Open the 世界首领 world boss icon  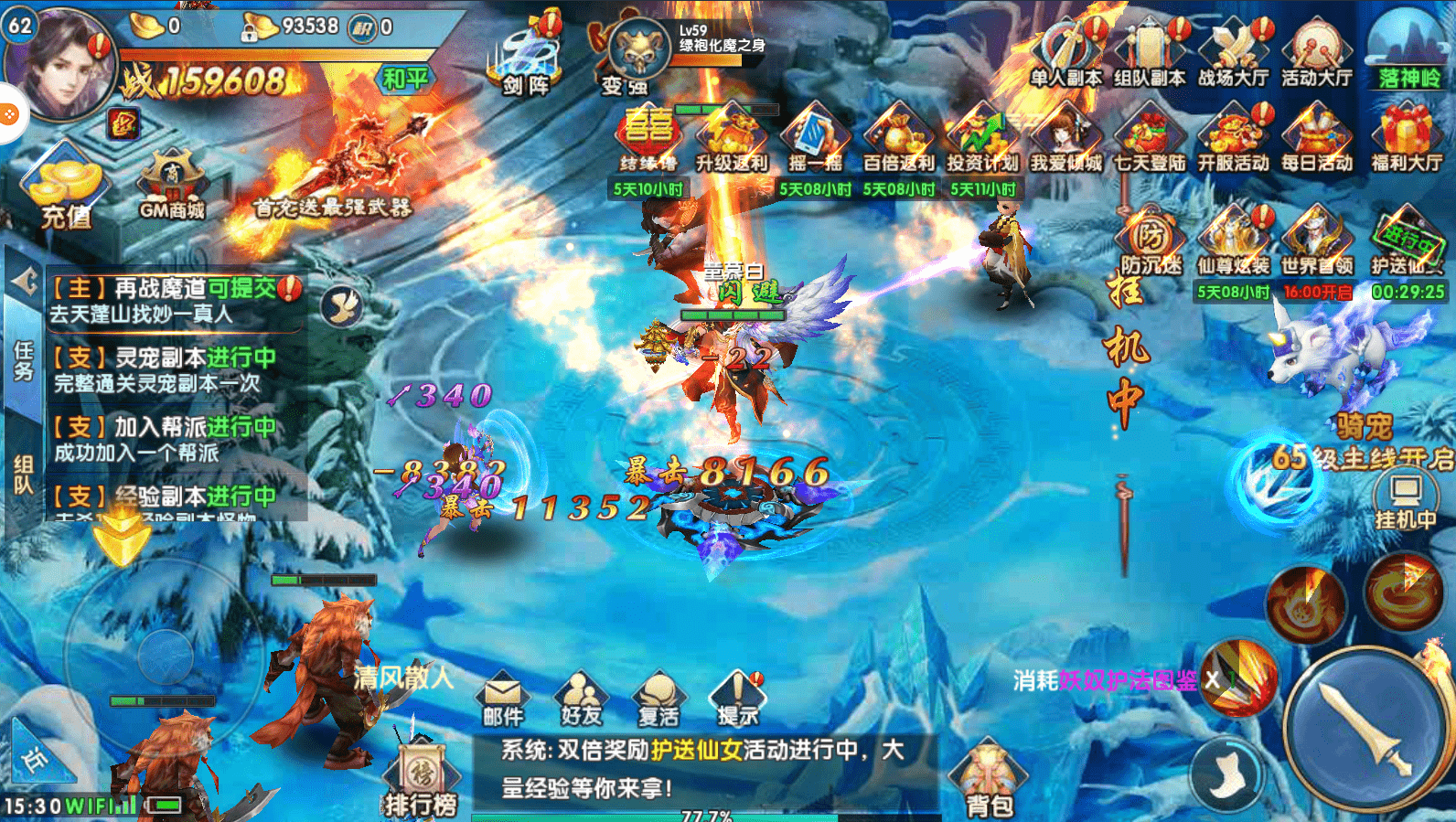tap(1318, 242)
